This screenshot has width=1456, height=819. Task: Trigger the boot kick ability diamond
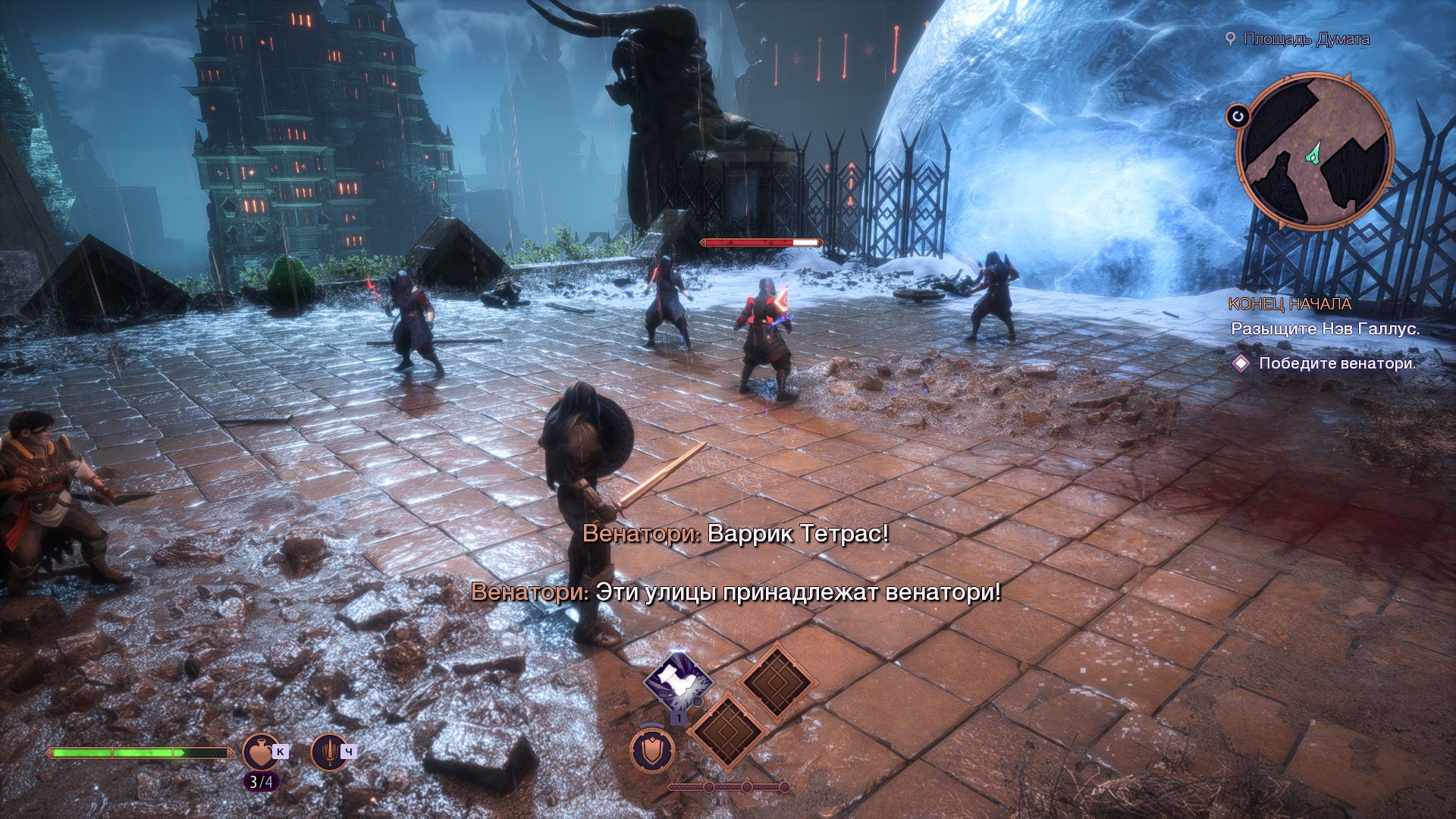678,681
